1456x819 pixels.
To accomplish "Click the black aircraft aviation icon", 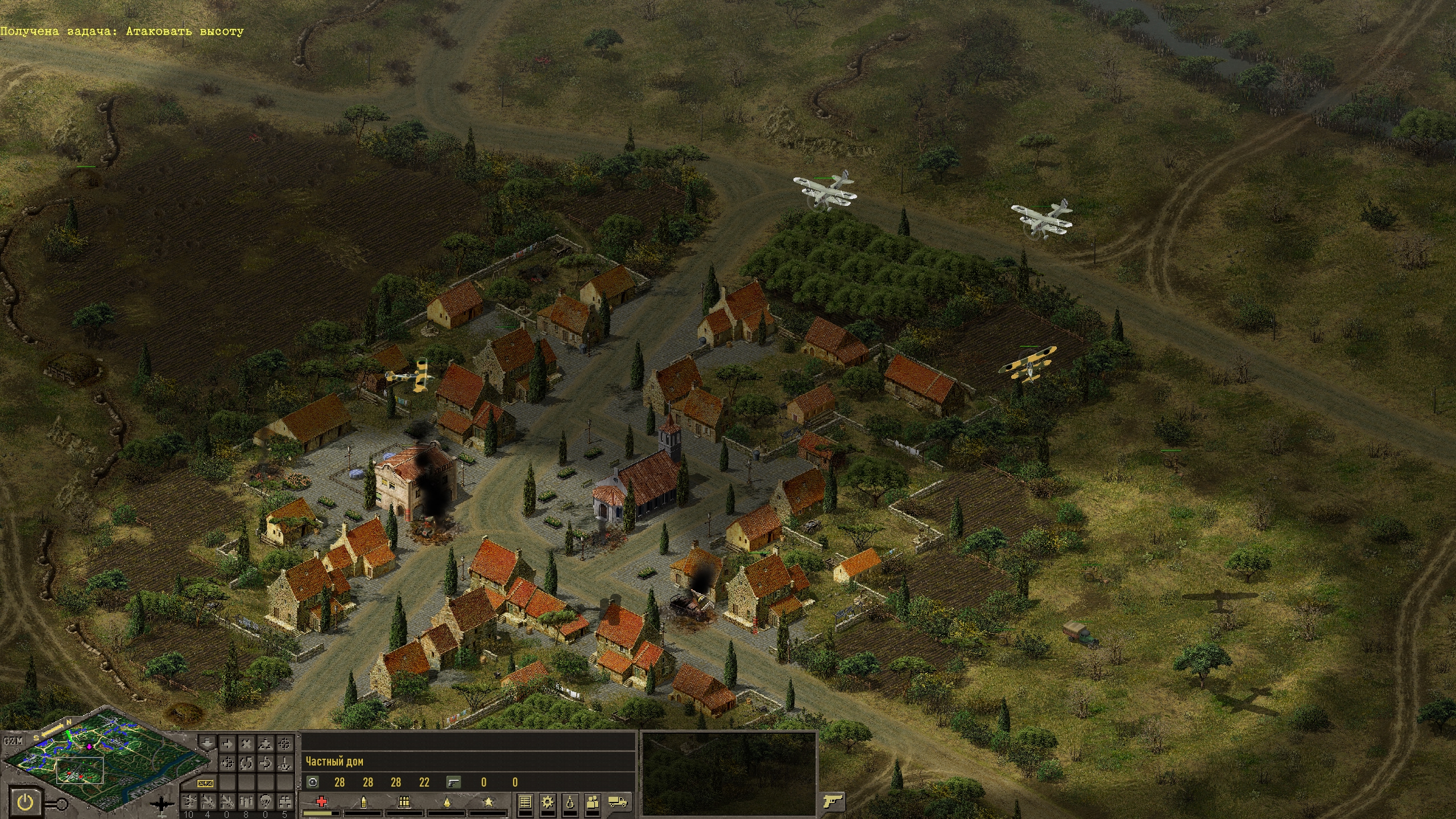I will [163, 805].
